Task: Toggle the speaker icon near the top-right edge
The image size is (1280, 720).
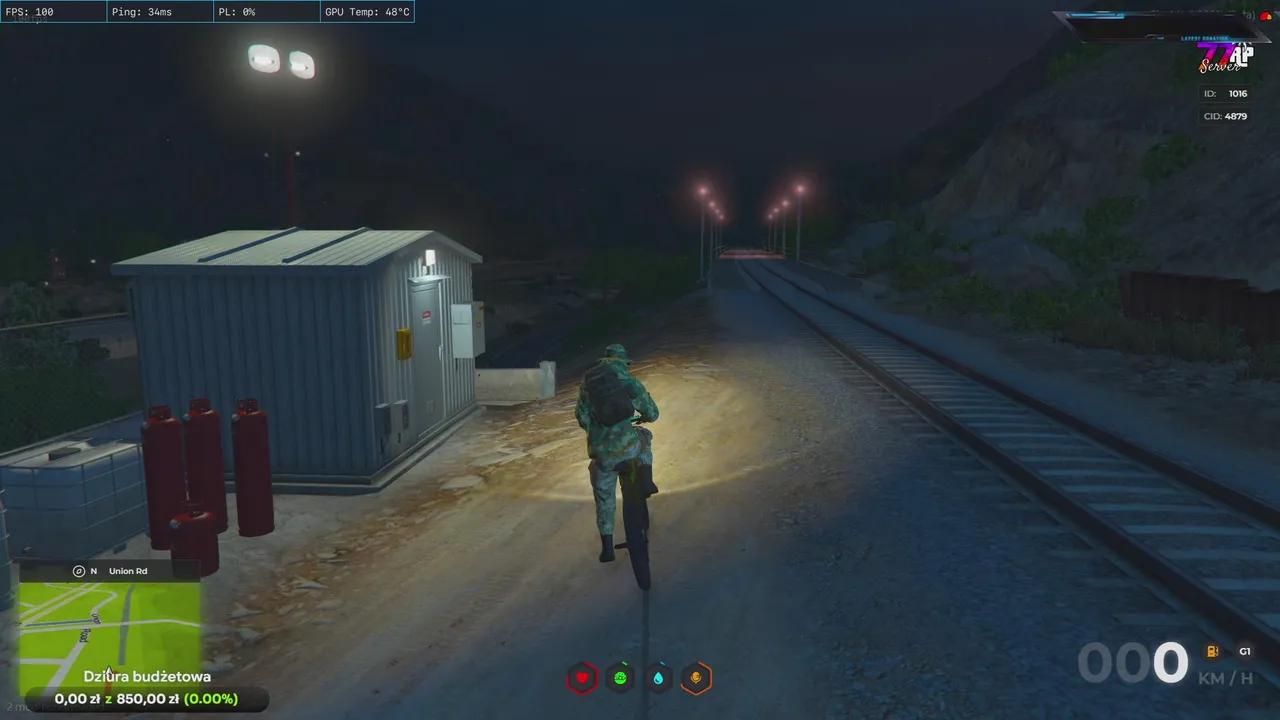Action: 1250,16
